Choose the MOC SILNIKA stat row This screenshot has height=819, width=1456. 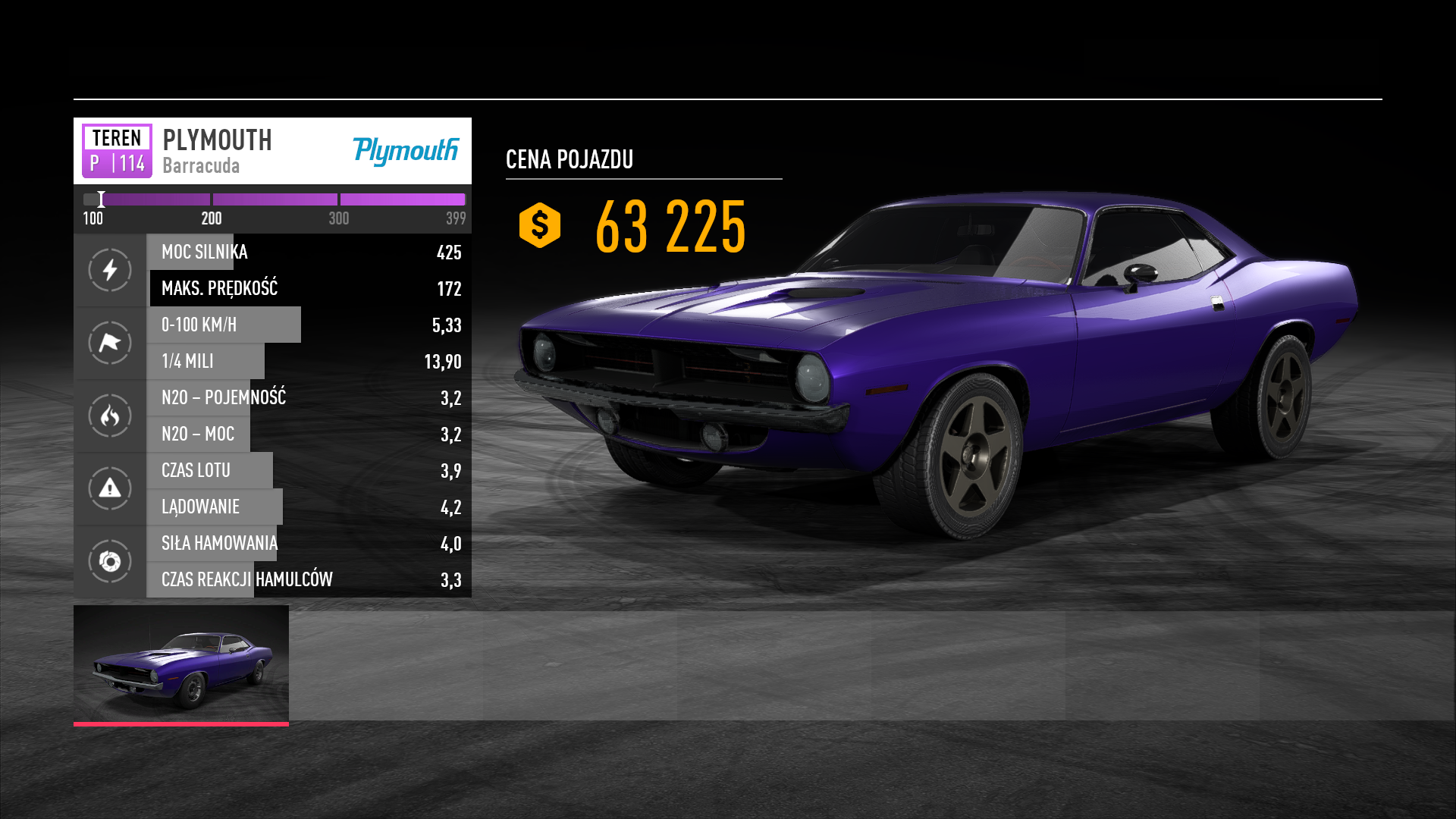pos(309,253)
